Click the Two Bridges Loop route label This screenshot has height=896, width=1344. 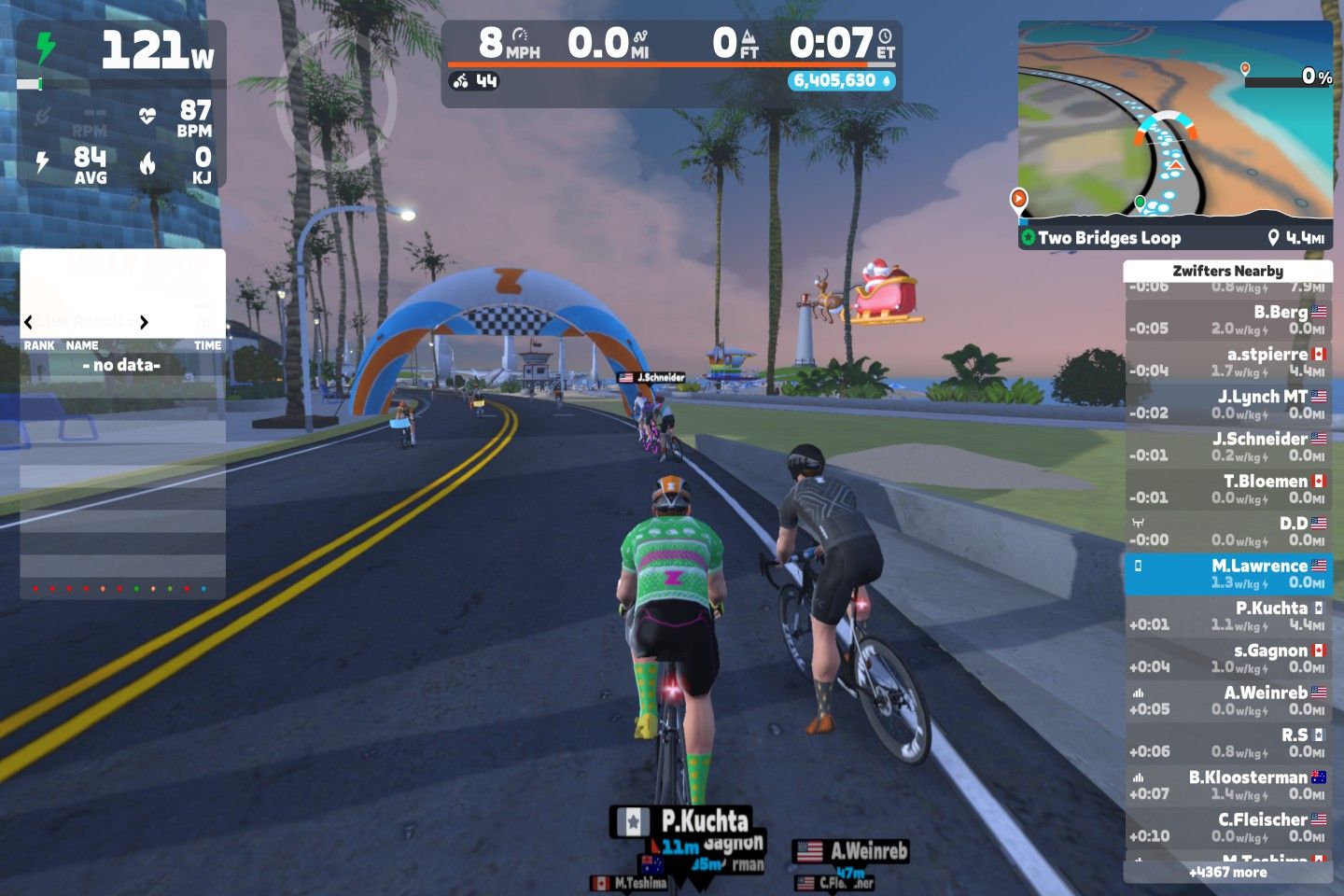coord(1109,238)
